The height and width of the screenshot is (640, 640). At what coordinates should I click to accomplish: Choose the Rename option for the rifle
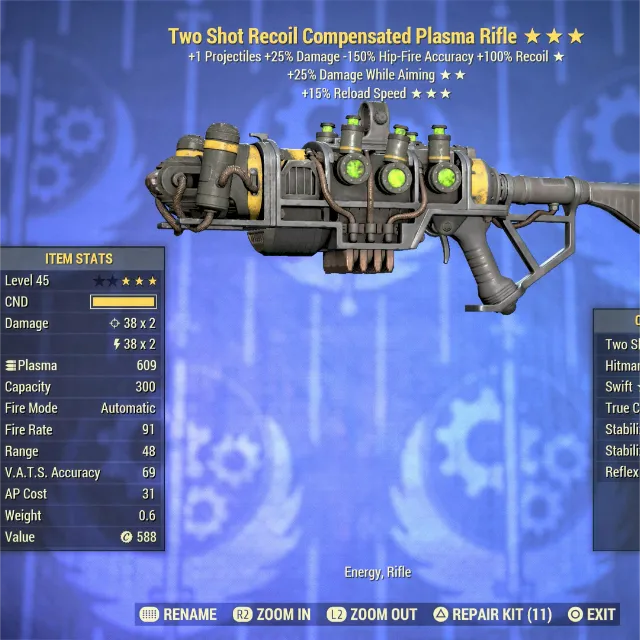click(x=179, y=614)
